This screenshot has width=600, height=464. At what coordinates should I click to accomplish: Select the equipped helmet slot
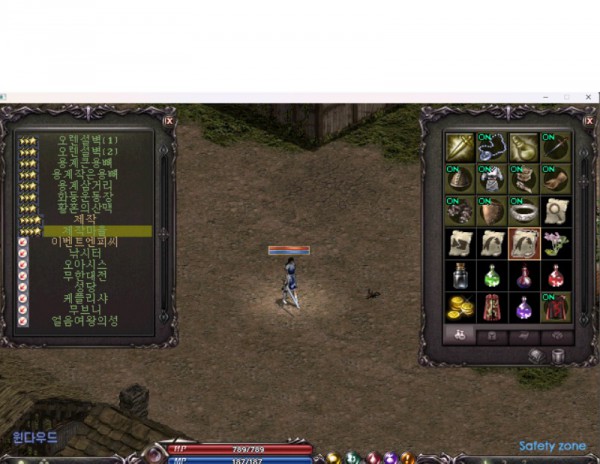pos(460,179)
